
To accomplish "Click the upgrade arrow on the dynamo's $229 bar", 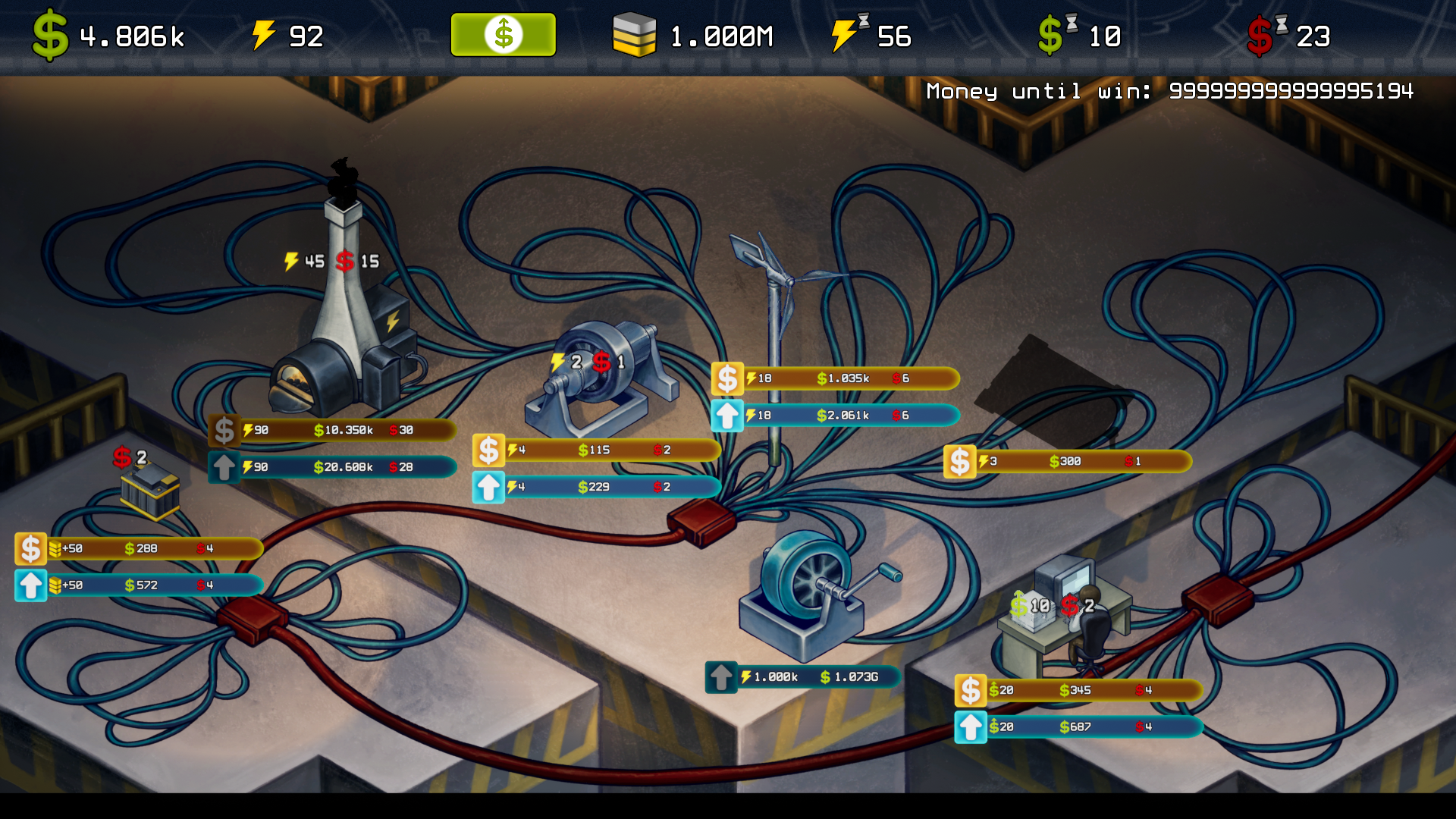I will (x=488, y=487).
